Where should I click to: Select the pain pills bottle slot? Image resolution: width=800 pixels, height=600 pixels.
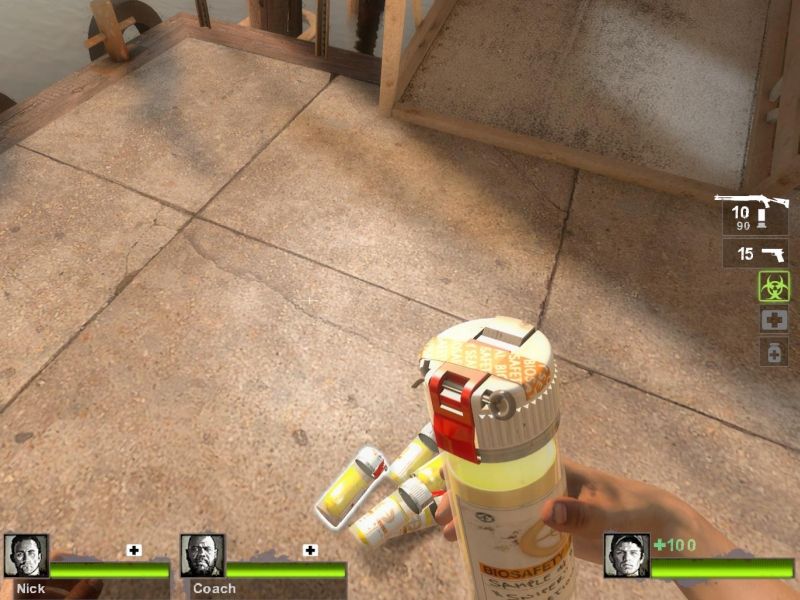coord(773,352)
